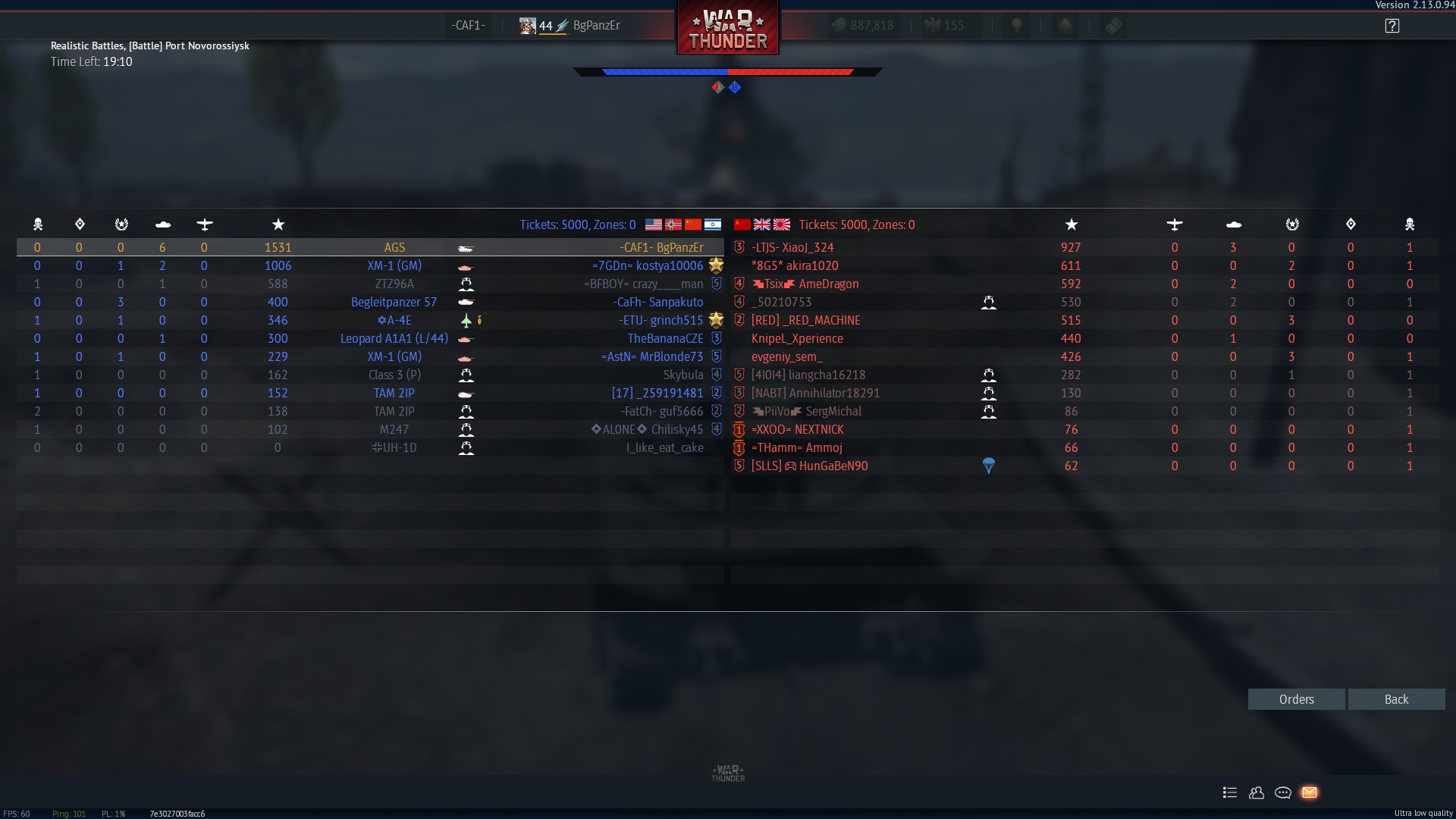Select enemy player [RED] _RED_MACHINE

pos(805,320)
